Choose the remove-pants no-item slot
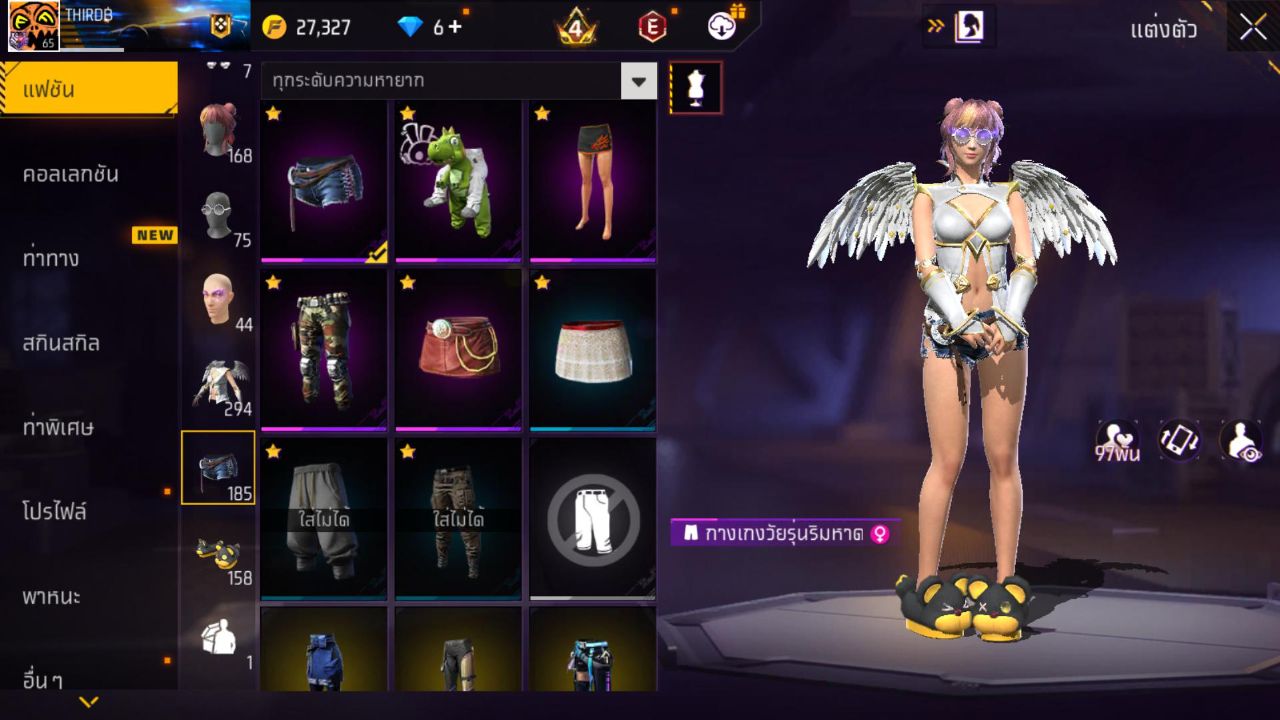 (x=593, y=518)
